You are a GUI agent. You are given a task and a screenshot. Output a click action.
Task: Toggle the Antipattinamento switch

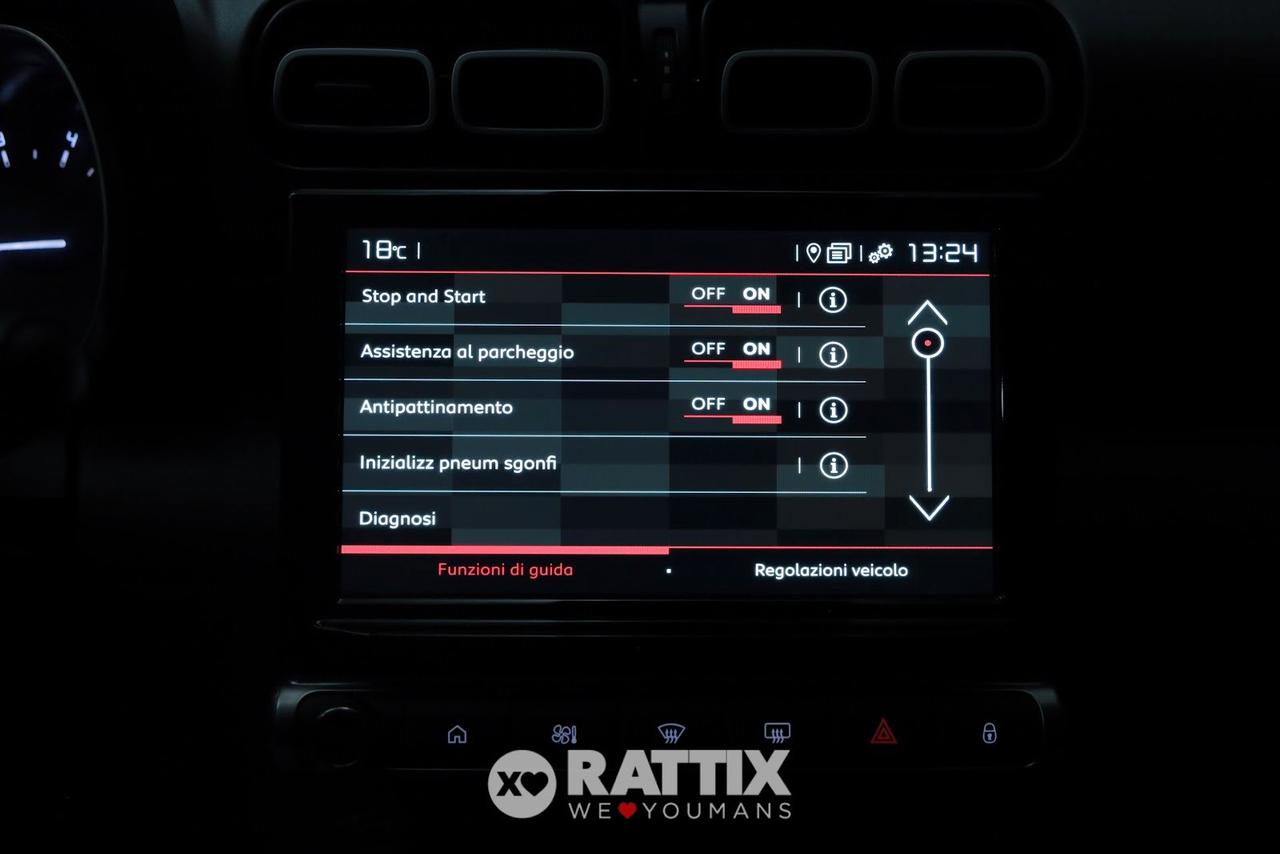(733, 406)
